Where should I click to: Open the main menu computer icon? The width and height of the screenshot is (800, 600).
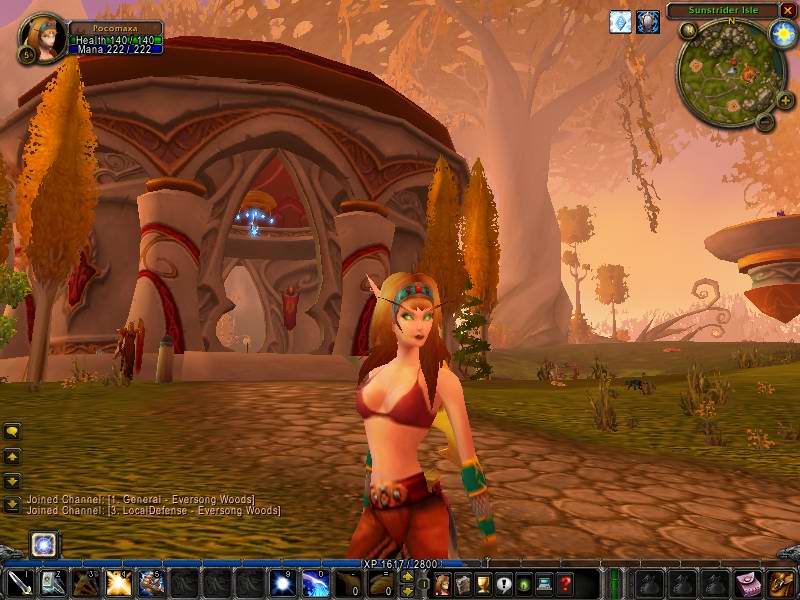[x=545, y=583]
